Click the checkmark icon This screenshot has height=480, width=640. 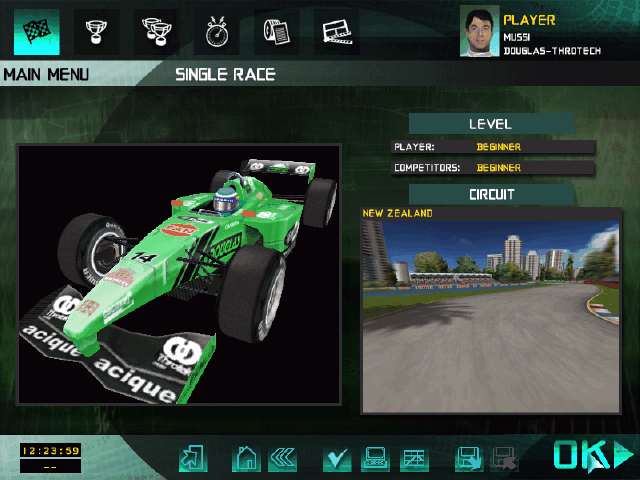(337, 459)
